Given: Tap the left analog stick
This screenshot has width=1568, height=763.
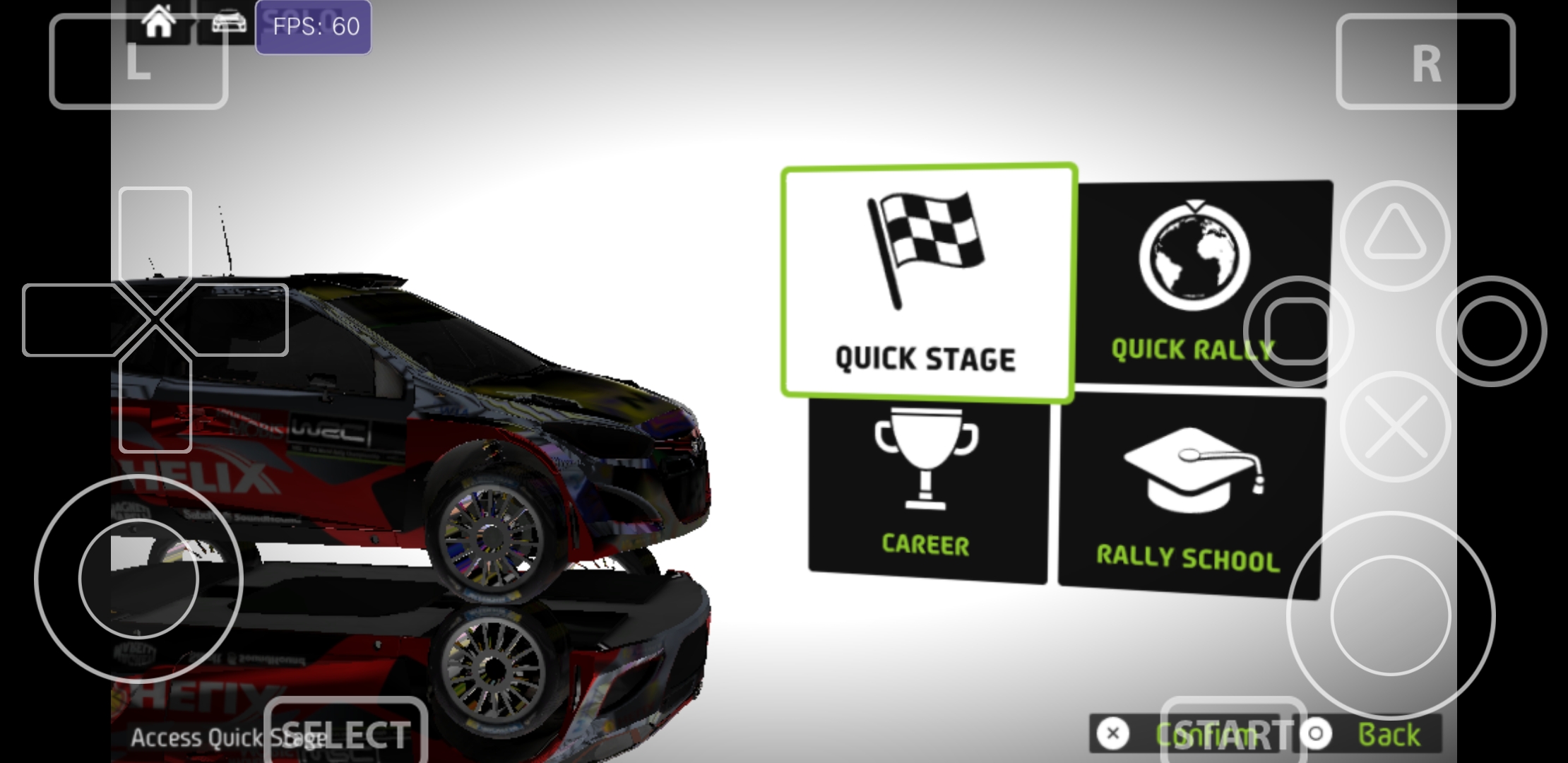Looking at the screenshot, I should pyautogui.click(x=138, y=579).
